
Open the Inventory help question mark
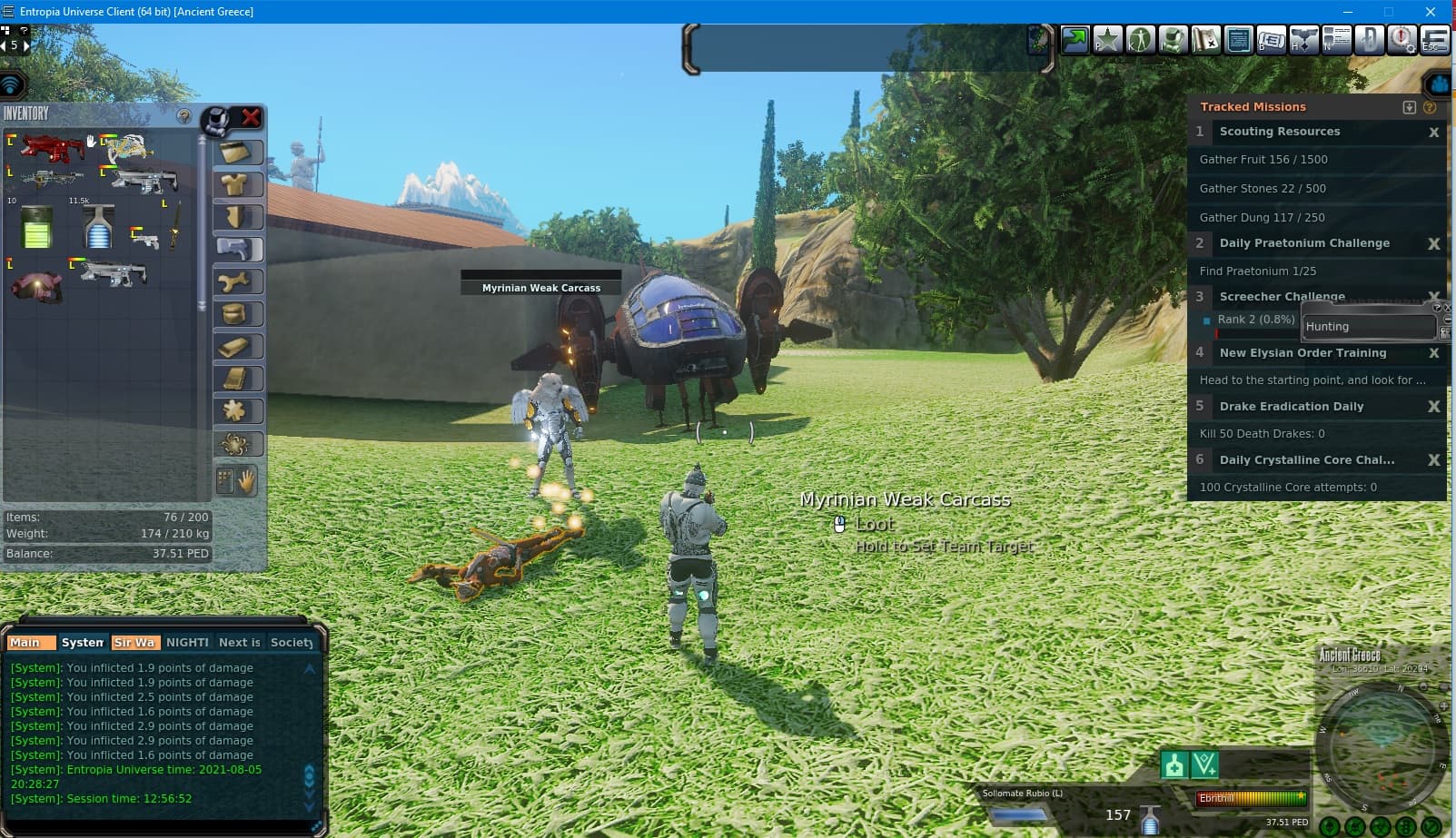[183, 116]
